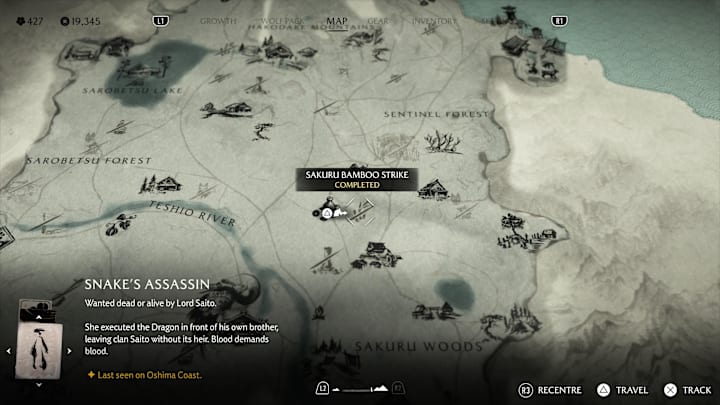The width and height of the screenshot is (720, 405).
Task: Show the Inventory tab
Action: point(433,20)
